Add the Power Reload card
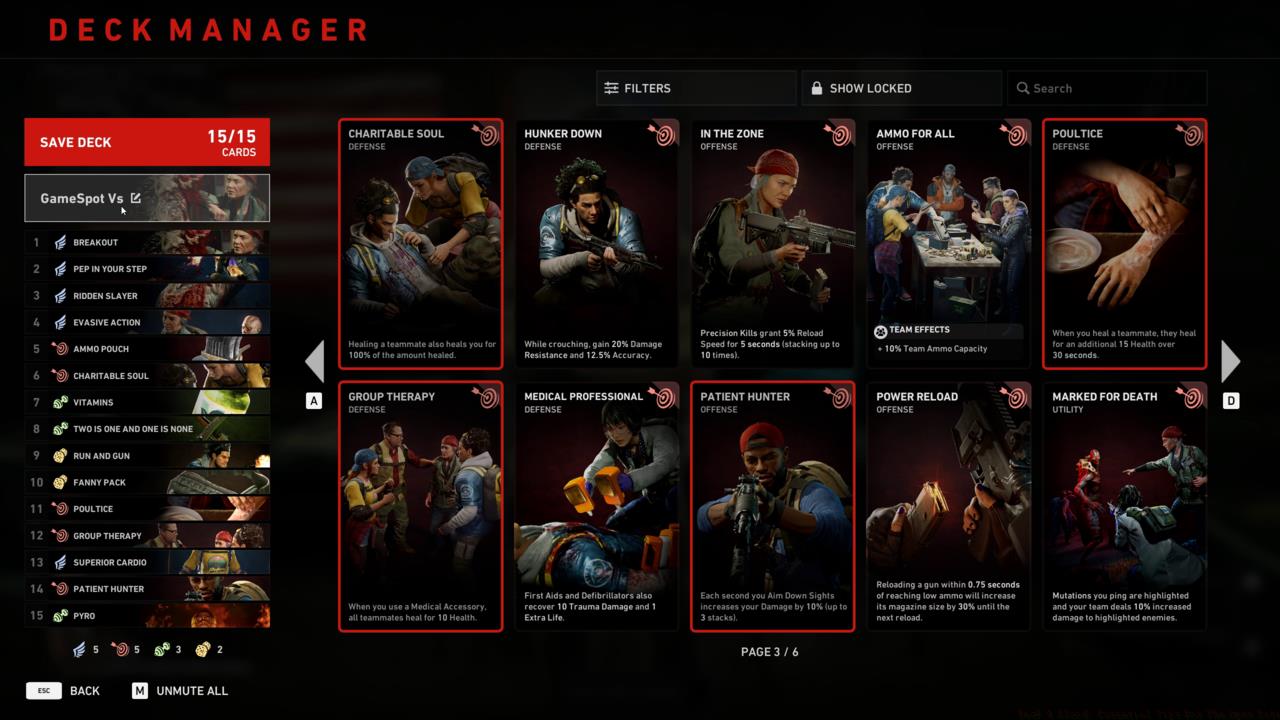Viewport: 1280px width, 720px height. pos(948,507)
